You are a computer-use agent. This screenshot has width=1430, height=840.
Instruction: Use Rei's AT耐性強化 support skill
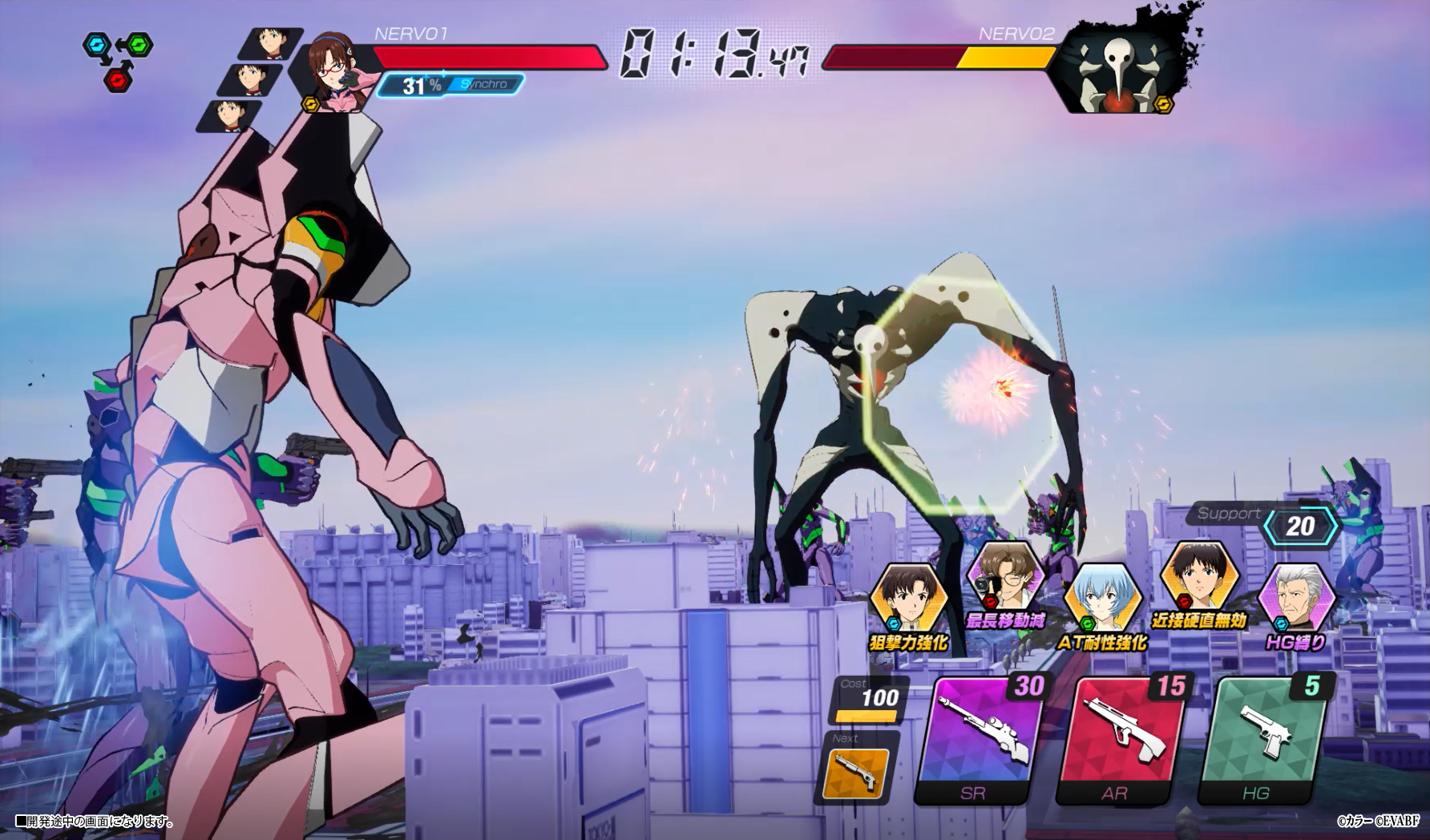[x=1101, y=600]
